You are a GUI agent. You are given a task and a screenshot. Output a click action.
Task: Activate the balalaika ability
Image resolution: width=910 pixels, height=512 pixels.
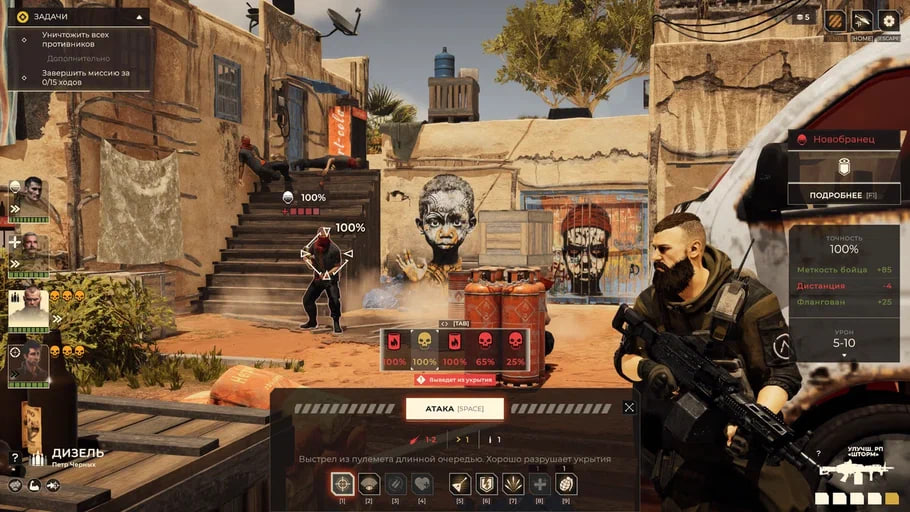click(x=460, y=484)
